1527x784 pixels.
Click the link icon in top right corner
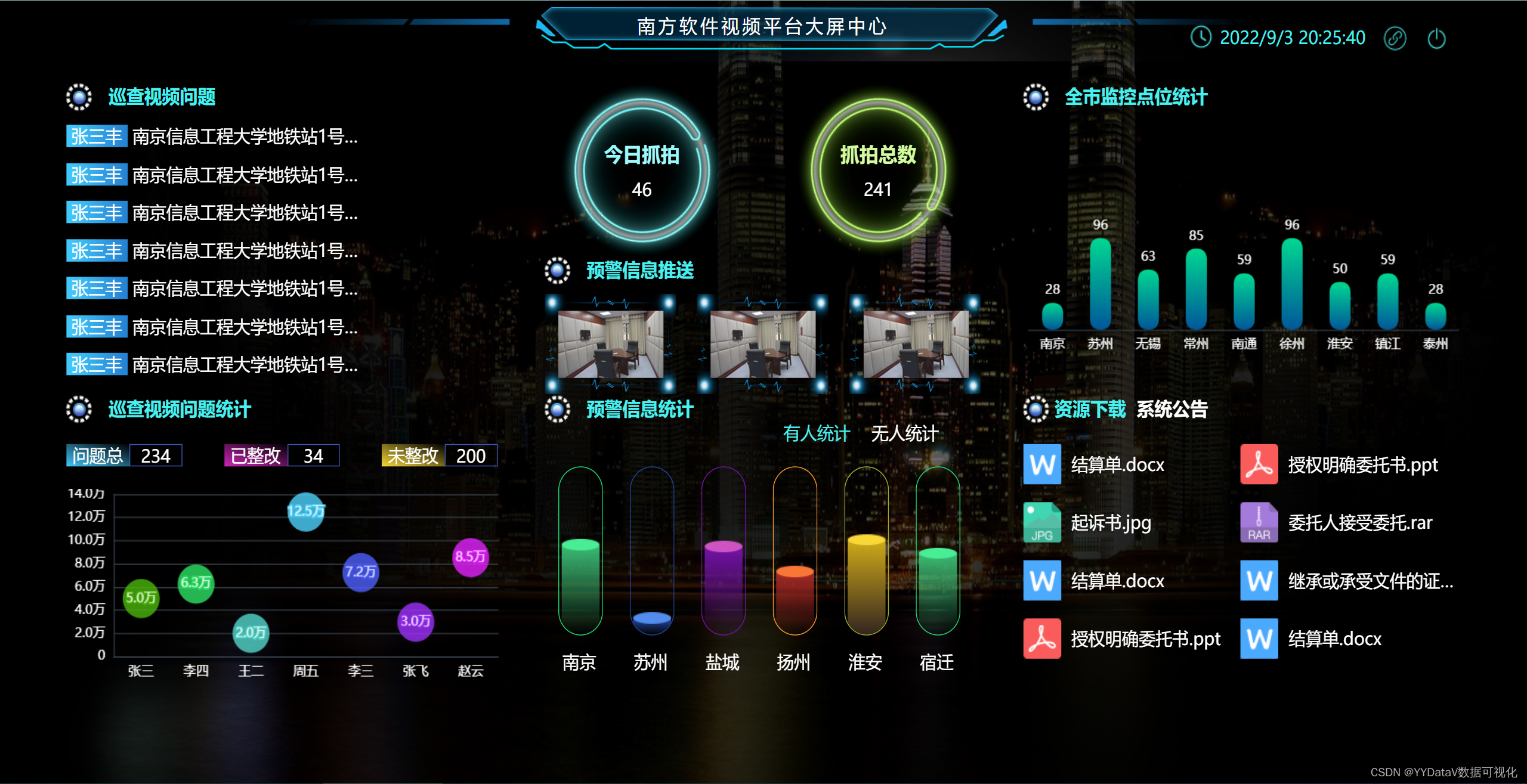pyautogui.click(x=1396, y=38)
